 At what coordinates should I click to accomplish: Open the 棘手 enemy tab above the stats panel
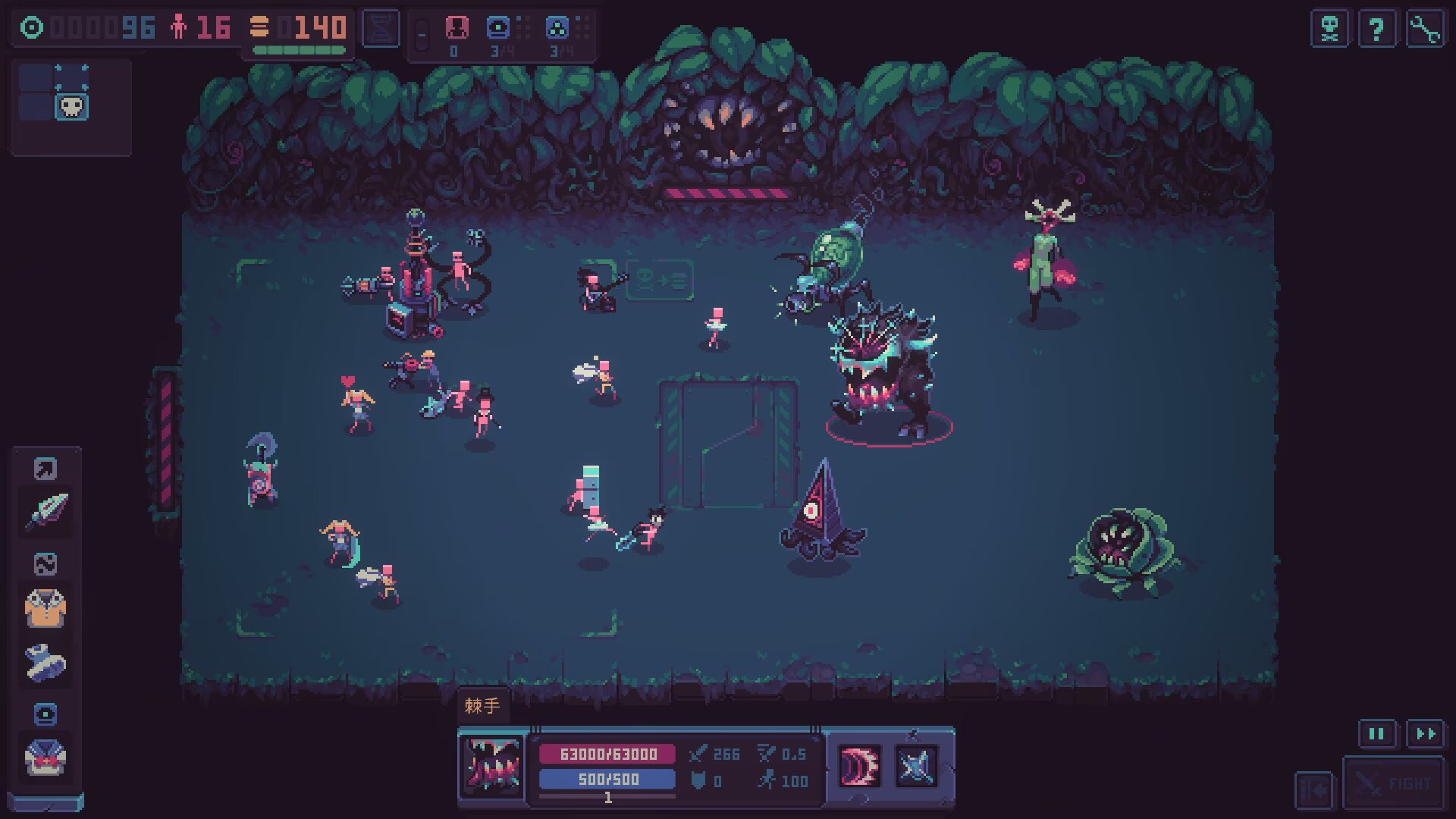tap(483, 704)
